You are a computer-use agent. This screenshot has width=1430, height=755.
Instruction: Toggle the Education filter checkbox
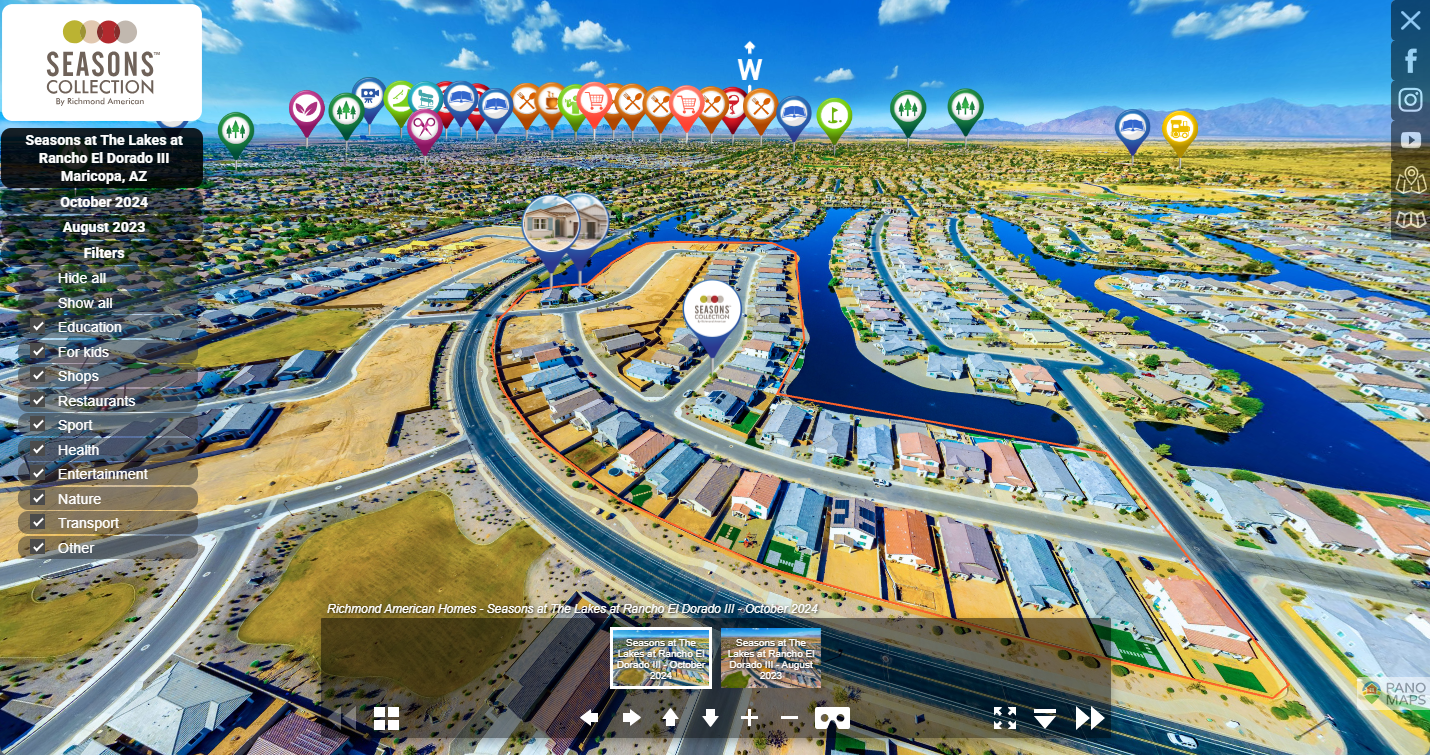(39, 327)
